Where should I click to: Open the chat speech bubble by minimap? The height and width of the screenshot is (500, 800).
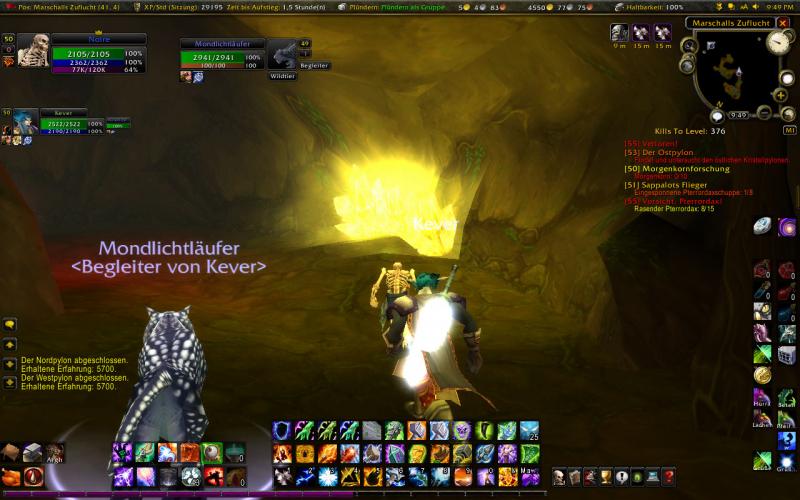[717, 115]
